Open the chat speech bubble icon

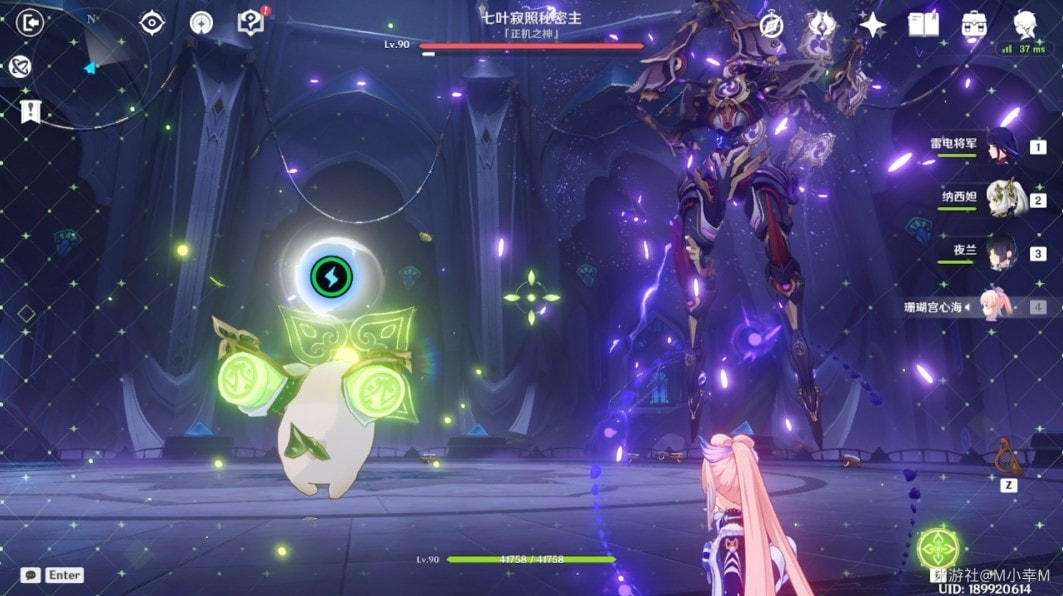click(x=31, y=575)
